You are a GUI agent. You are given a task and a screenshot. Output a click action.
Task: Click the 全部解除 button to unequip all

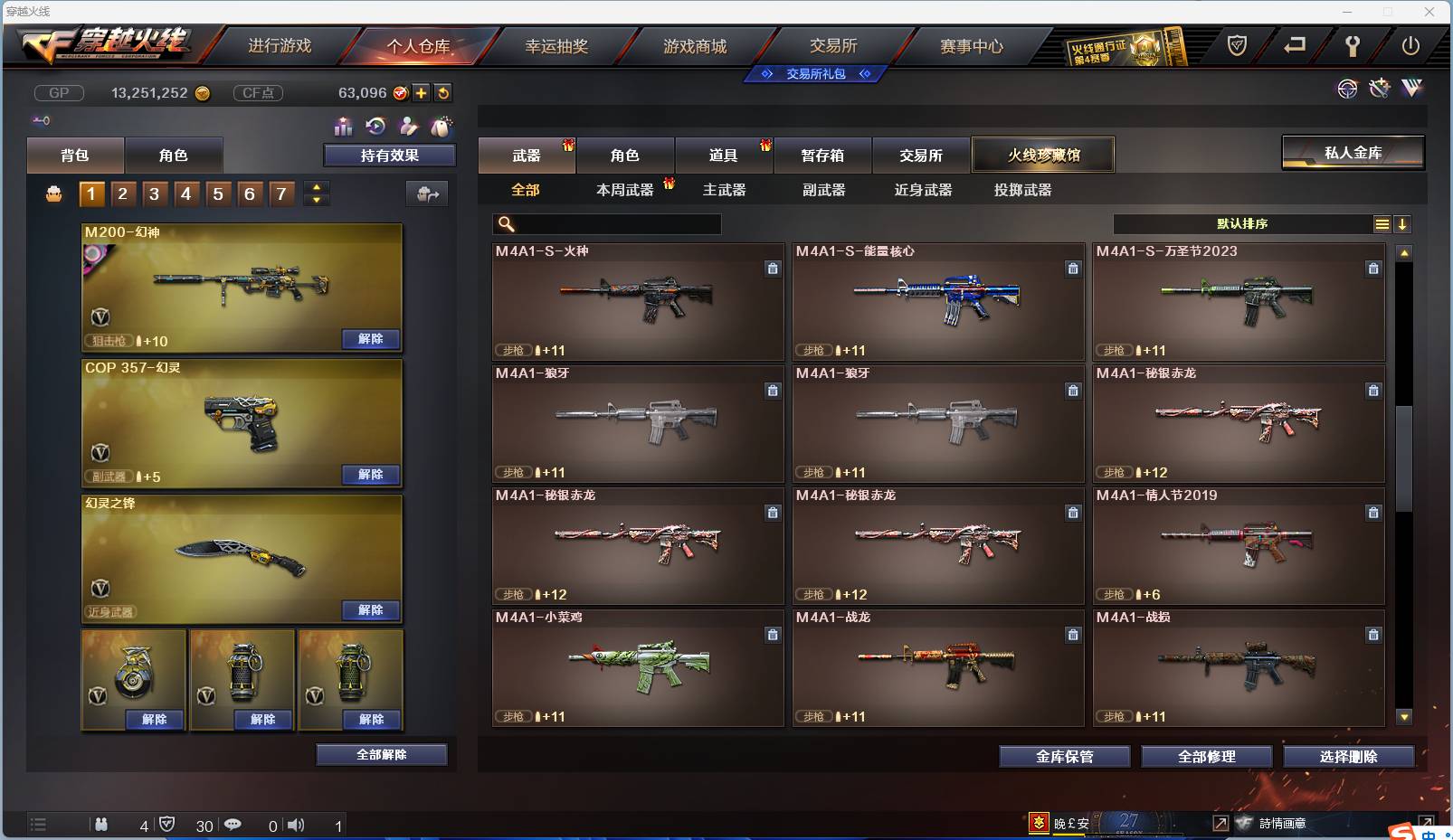[x=381, y=753]
